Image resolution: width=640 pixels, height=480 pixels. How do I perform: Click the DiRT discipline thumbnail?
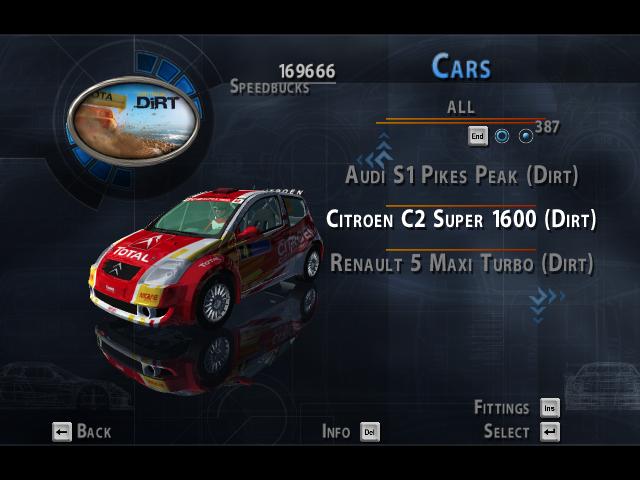(133, 123)
